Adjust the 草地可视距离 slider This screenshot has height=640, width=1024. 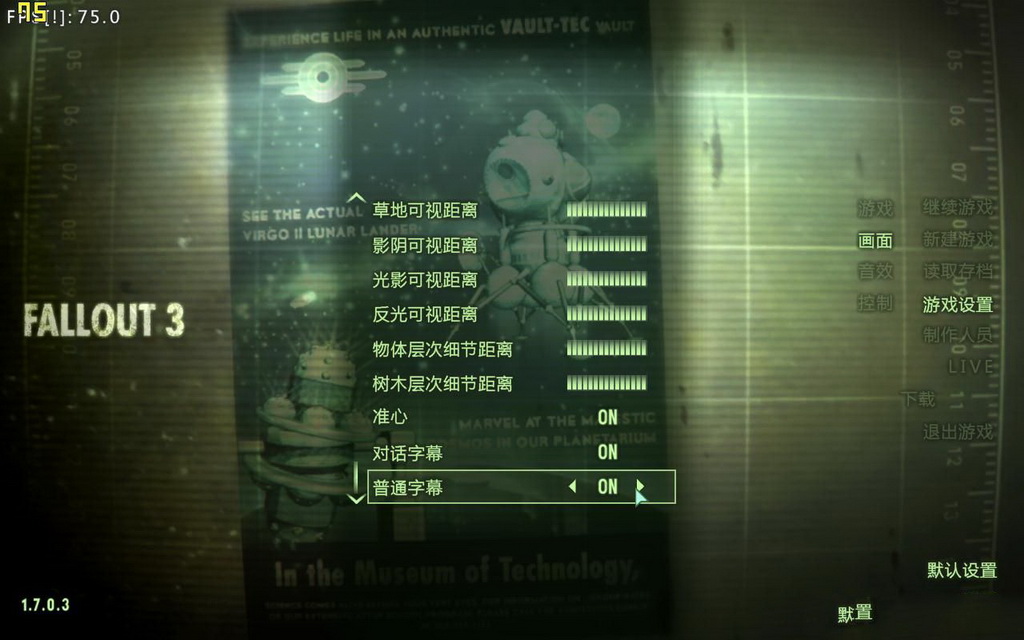606,210
